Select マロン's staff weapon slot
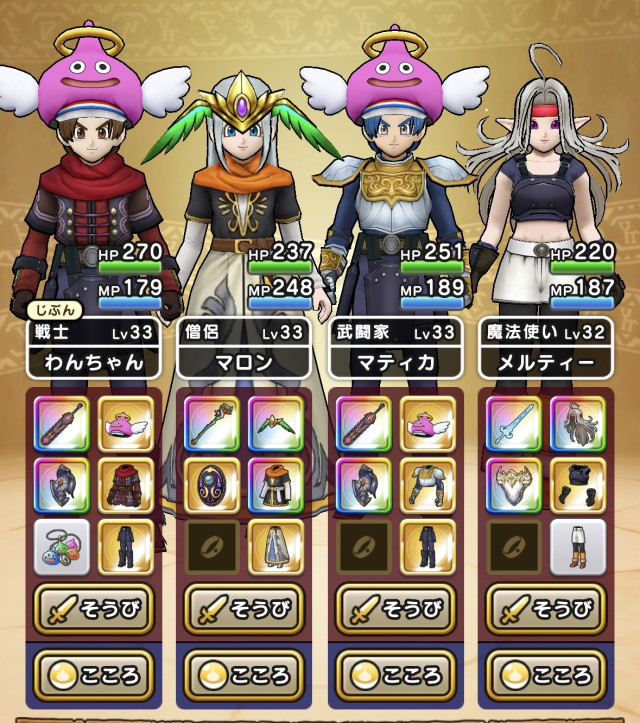The height and width of the screenshot is (723, 640). tap(212, 422)
